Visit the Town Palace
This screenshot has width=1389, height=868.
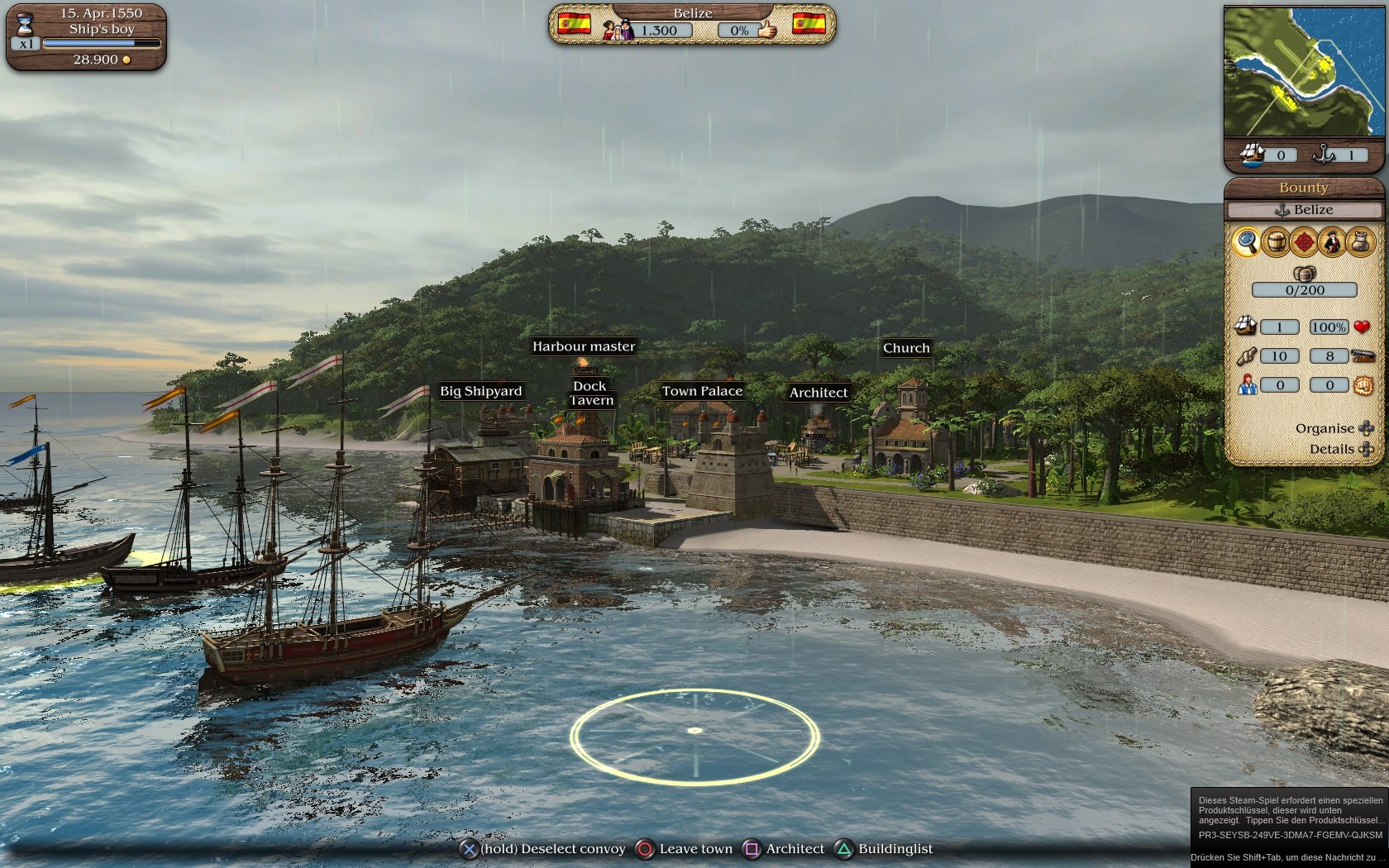click(x=702, y=391)
